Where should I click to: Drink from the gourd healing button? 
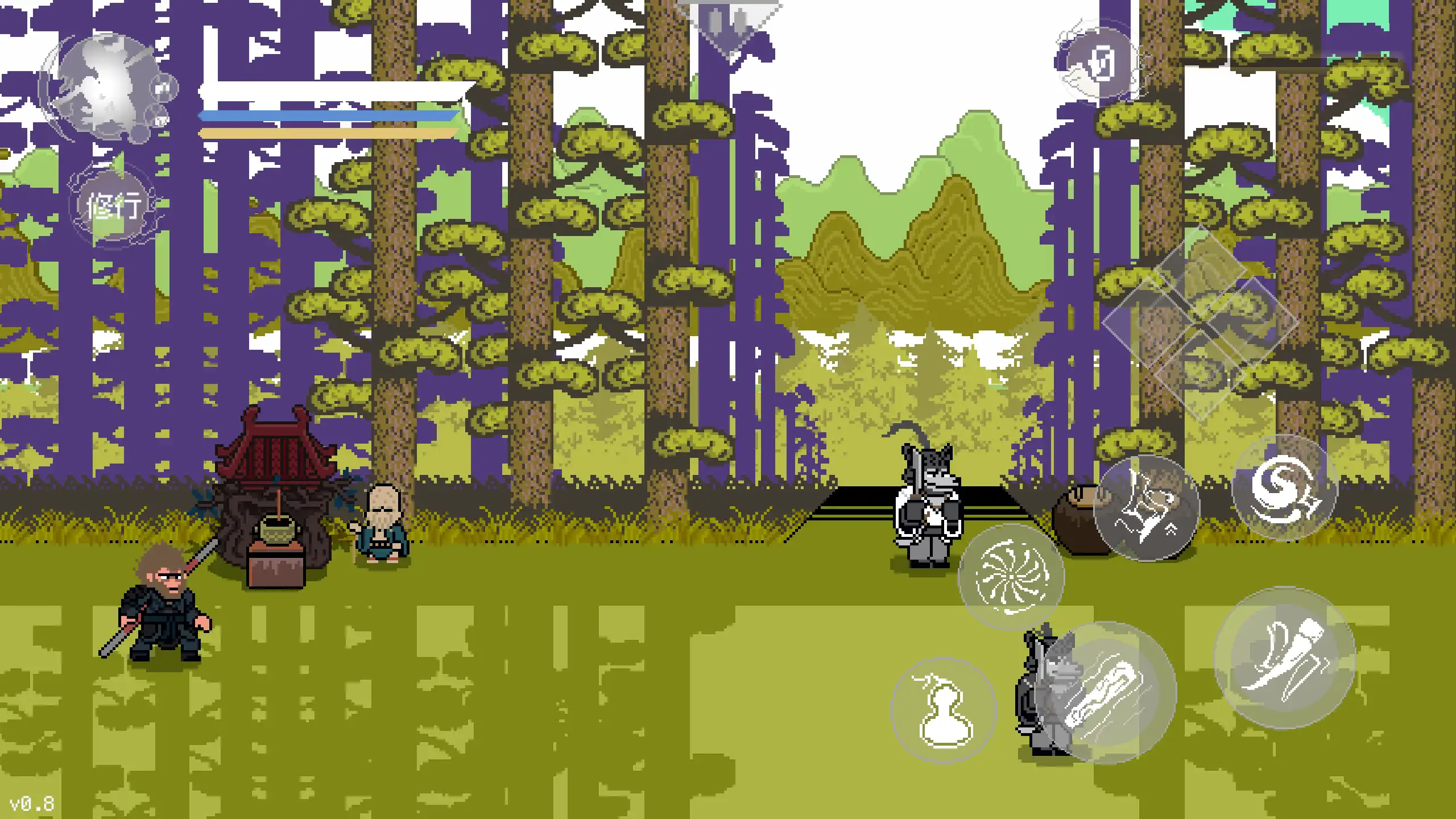[x=944, y=711]
